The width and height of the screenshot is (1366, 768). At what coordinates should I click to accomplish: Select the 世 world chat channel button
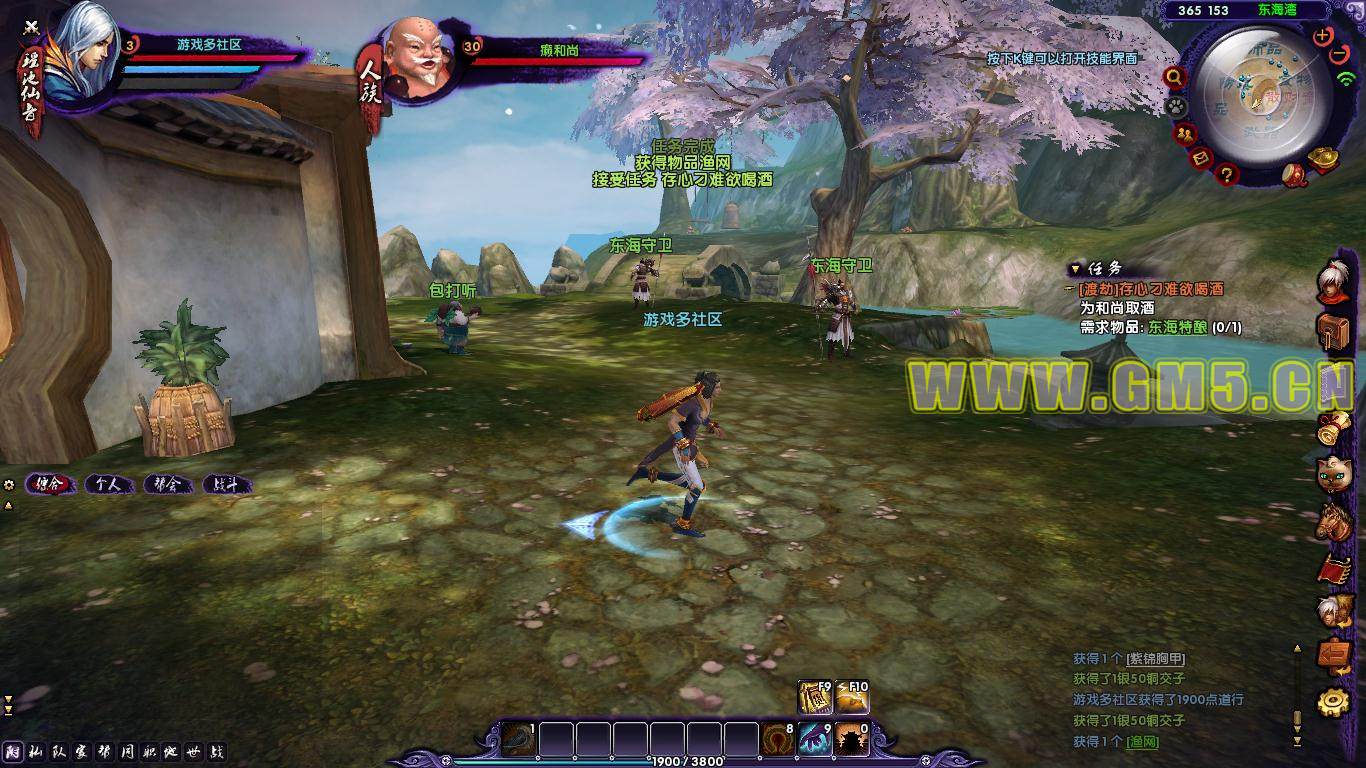pos(193,752)
